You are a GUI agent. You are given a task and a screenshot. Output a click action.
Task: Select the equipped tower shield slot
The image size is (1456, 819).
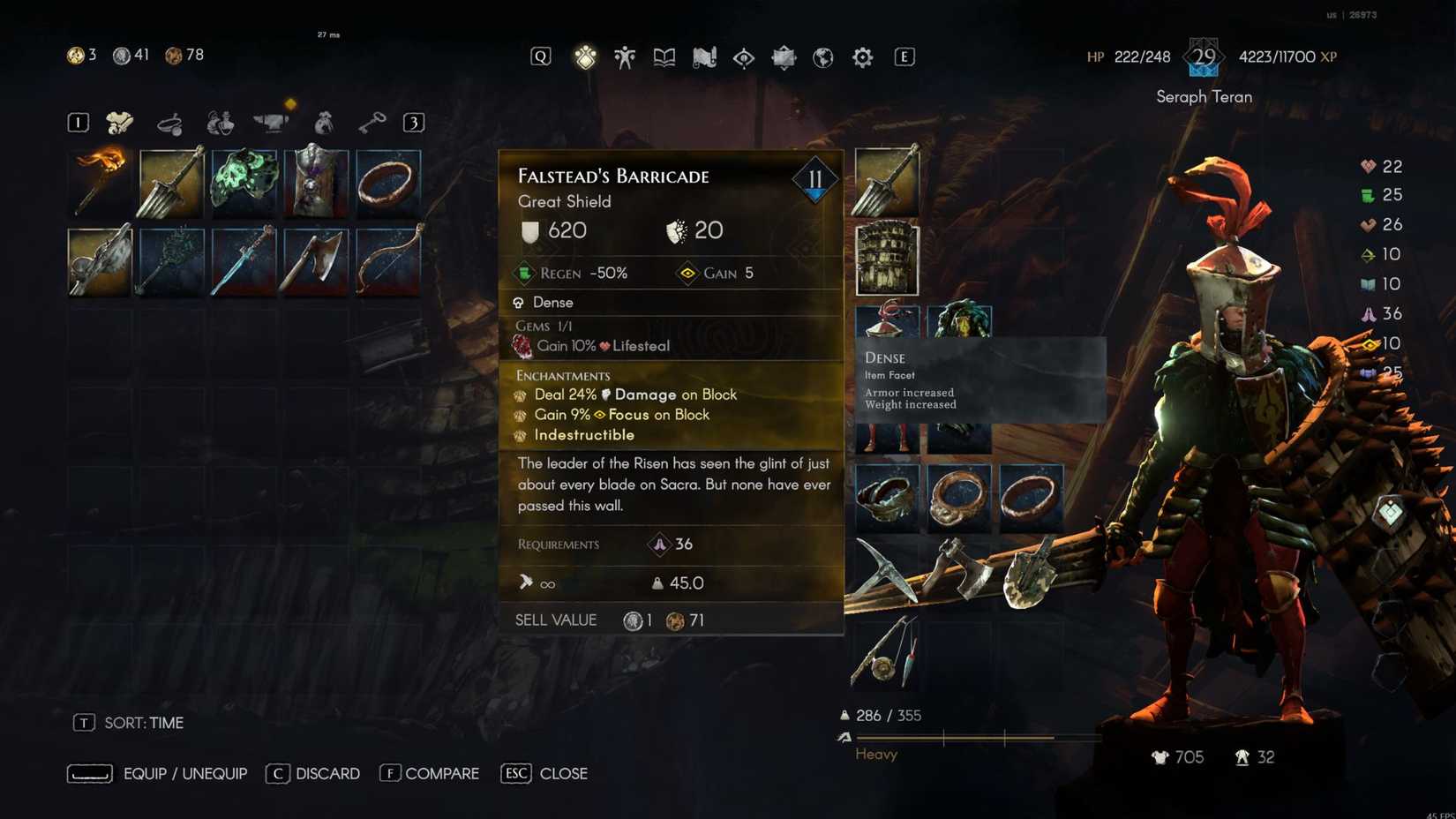(x=886, y=258)
